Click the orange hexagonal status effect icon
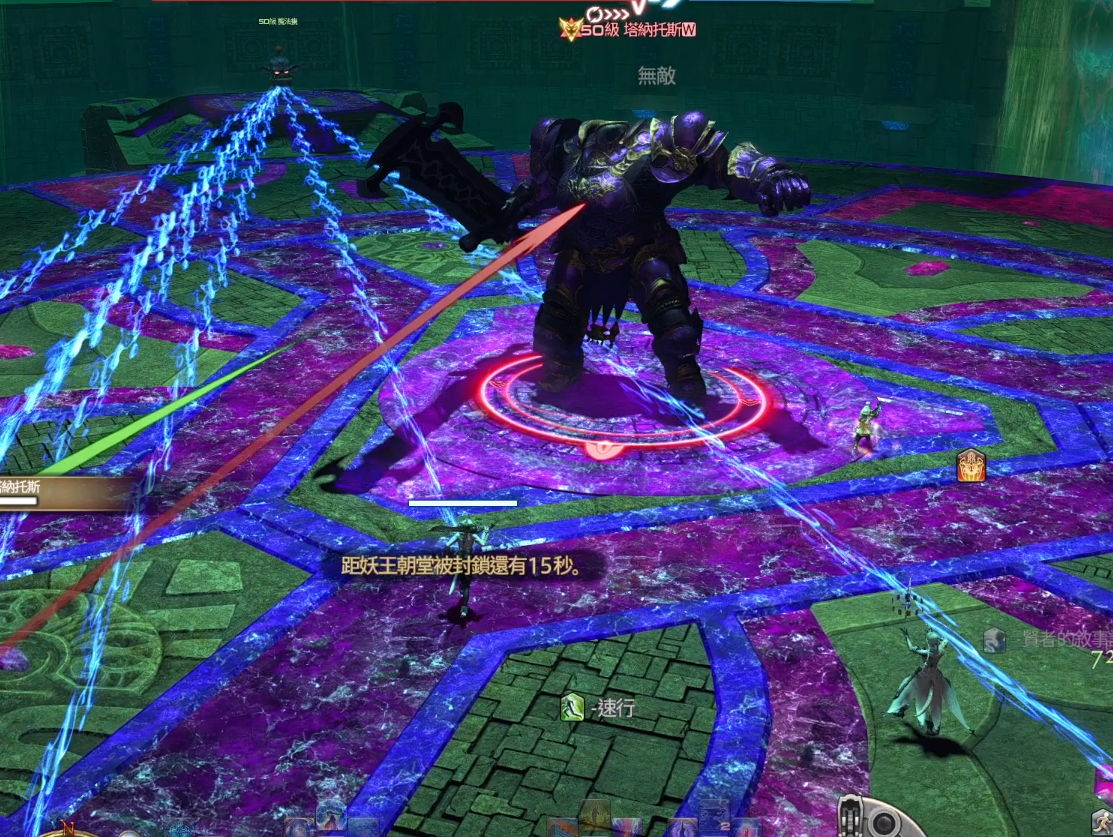The width and height of the screenshot is (1113, 837). point(971,466)
